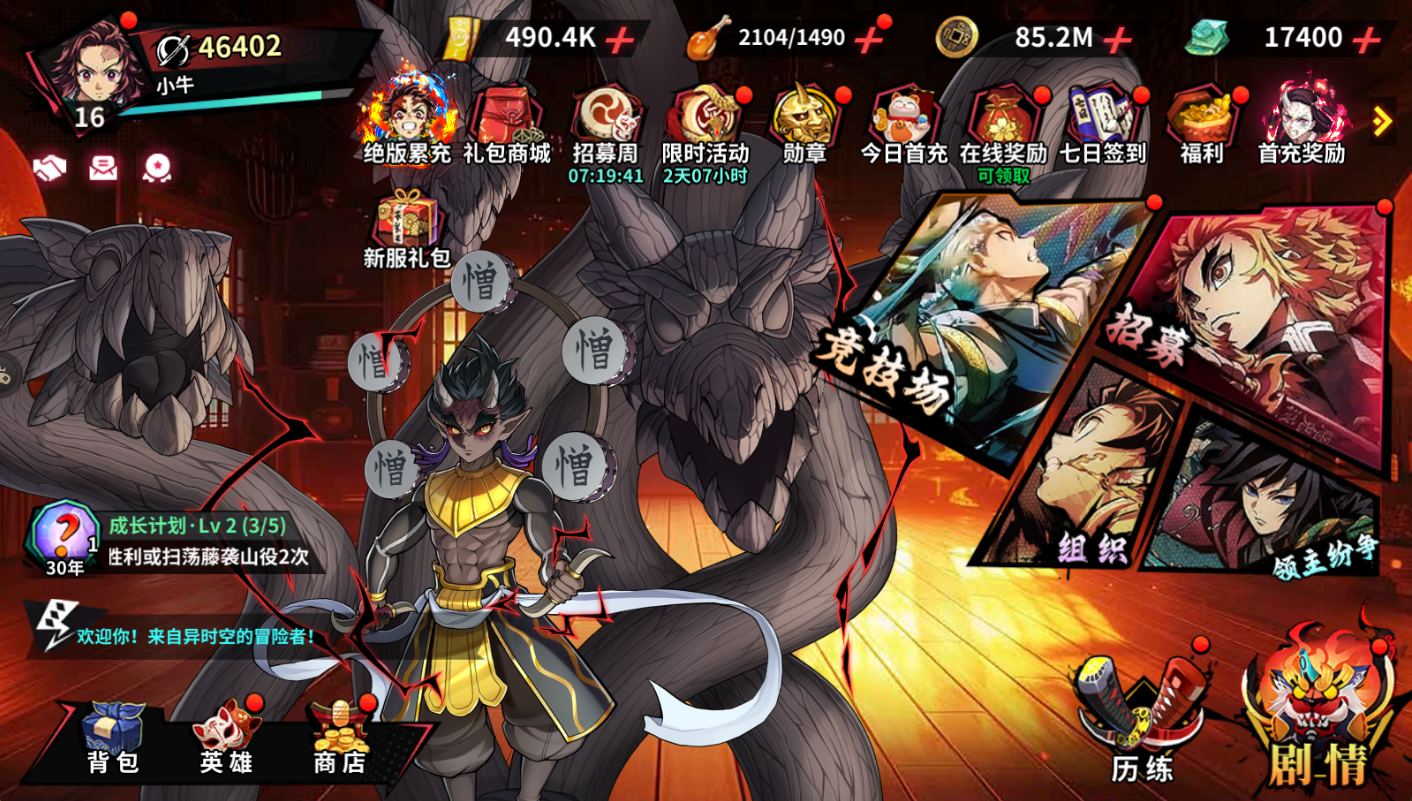
Task: Open the 福利 welfare menu
Action: pos(1201,127)
